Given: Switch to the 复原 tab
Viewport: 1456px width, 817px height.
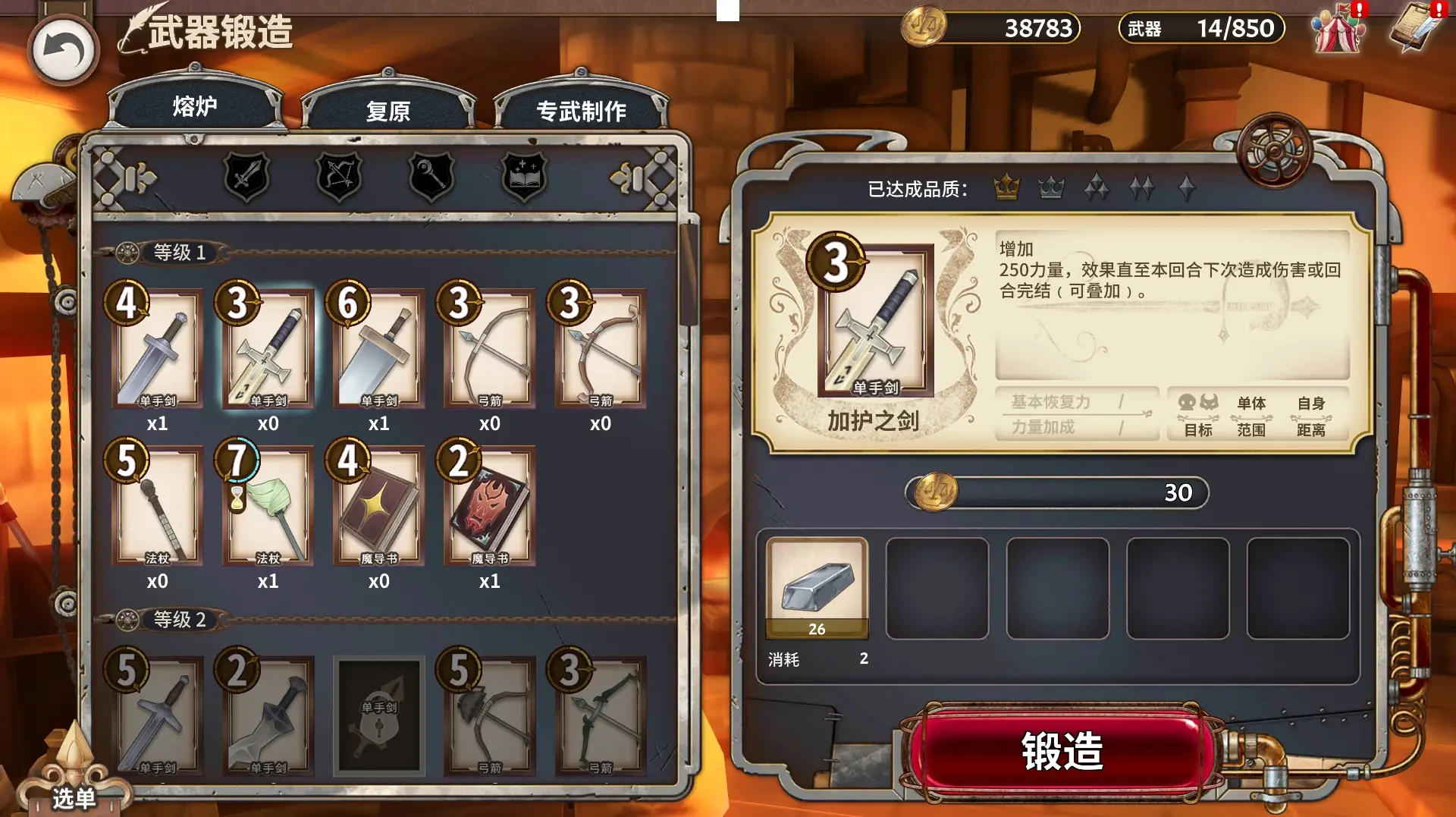Looking at the screenshot, I should pyautogui.click(x=388, y=110).
